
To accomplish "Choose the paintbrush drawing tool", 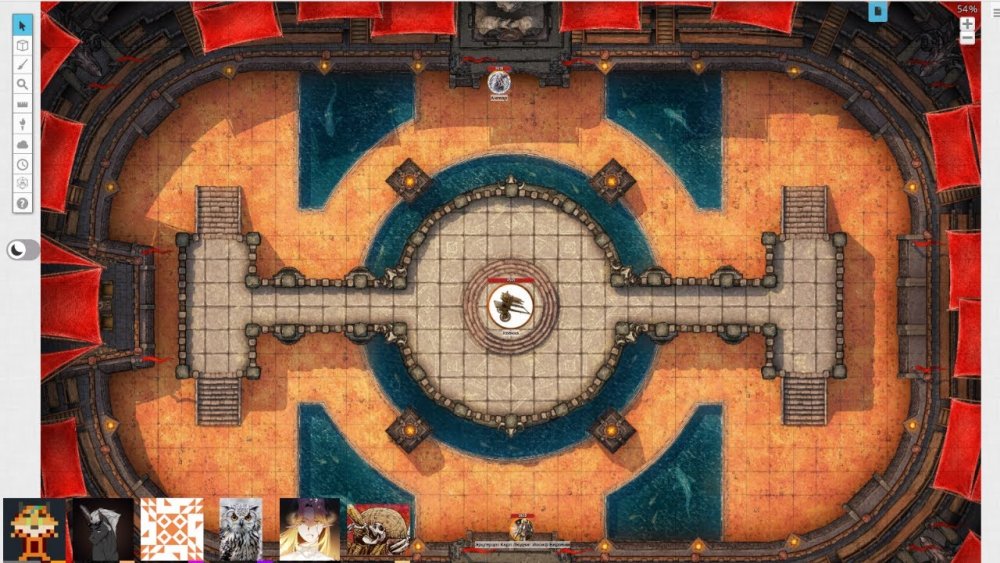I will coord(23,65).
